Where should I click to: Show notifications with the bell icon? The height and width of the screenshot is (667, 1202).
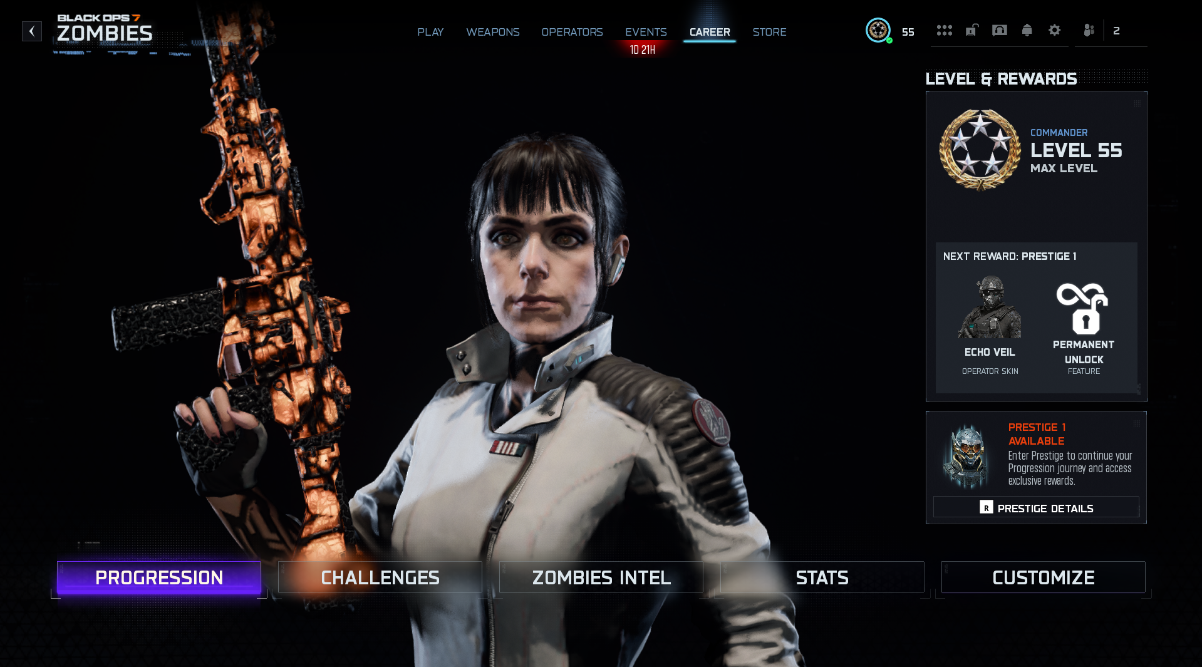tap(1026, 31)
